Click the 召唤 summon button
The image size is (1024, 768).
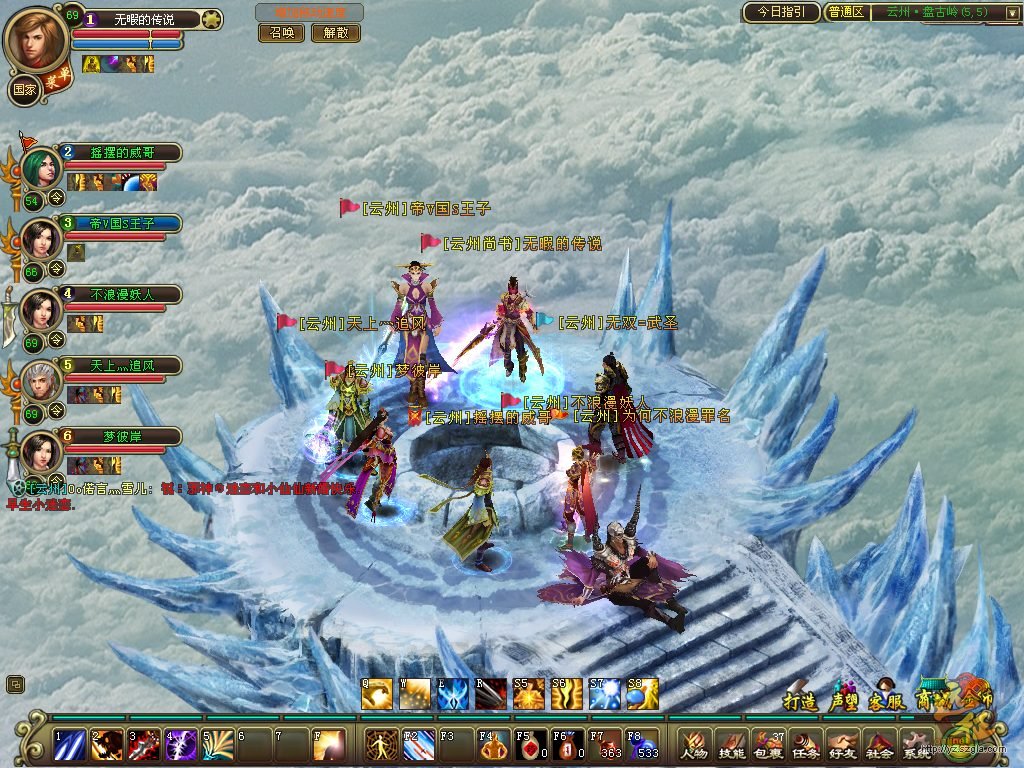coord(281,32)
